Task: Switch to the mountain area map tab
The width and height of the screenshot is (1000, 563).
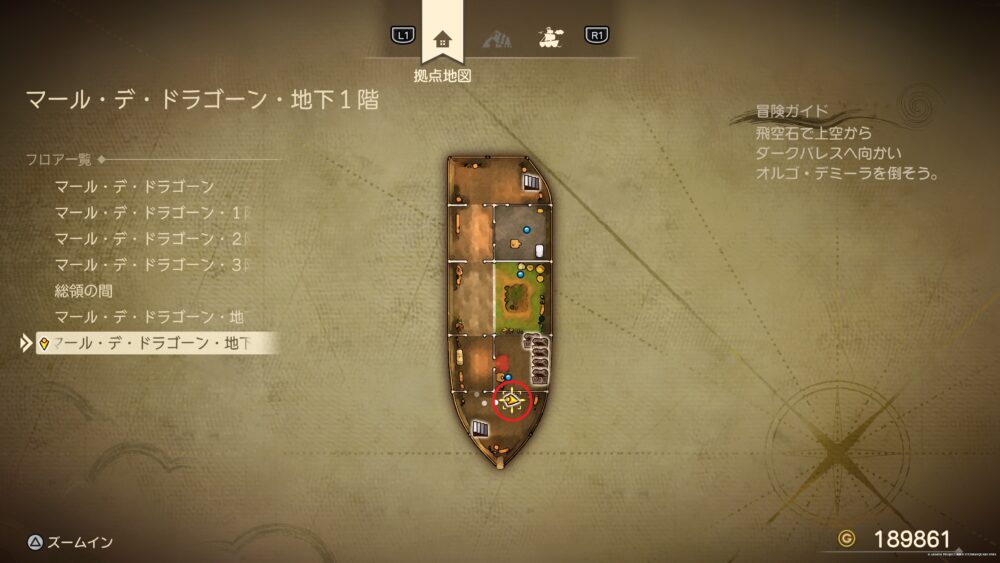Action: [497, 39]
